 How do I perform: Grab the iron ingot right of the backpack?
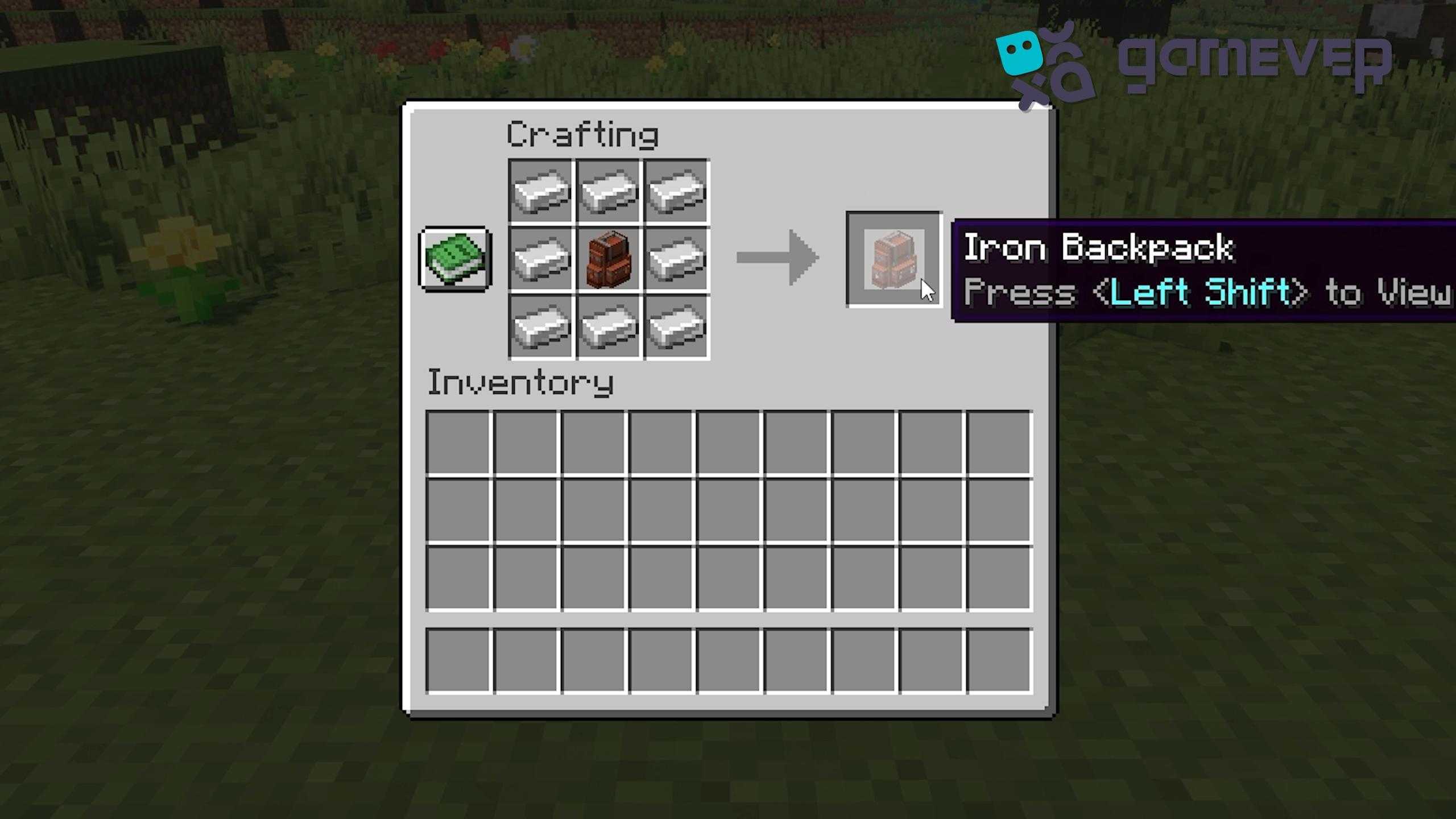click(x=676, y=259)
